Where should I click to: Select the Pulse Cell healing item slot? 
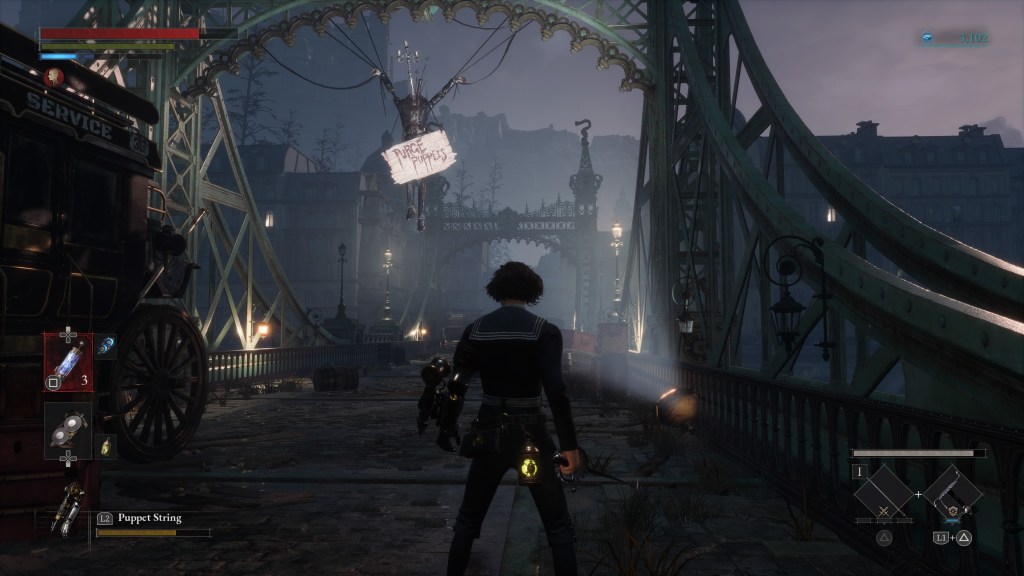coord(68,361)
